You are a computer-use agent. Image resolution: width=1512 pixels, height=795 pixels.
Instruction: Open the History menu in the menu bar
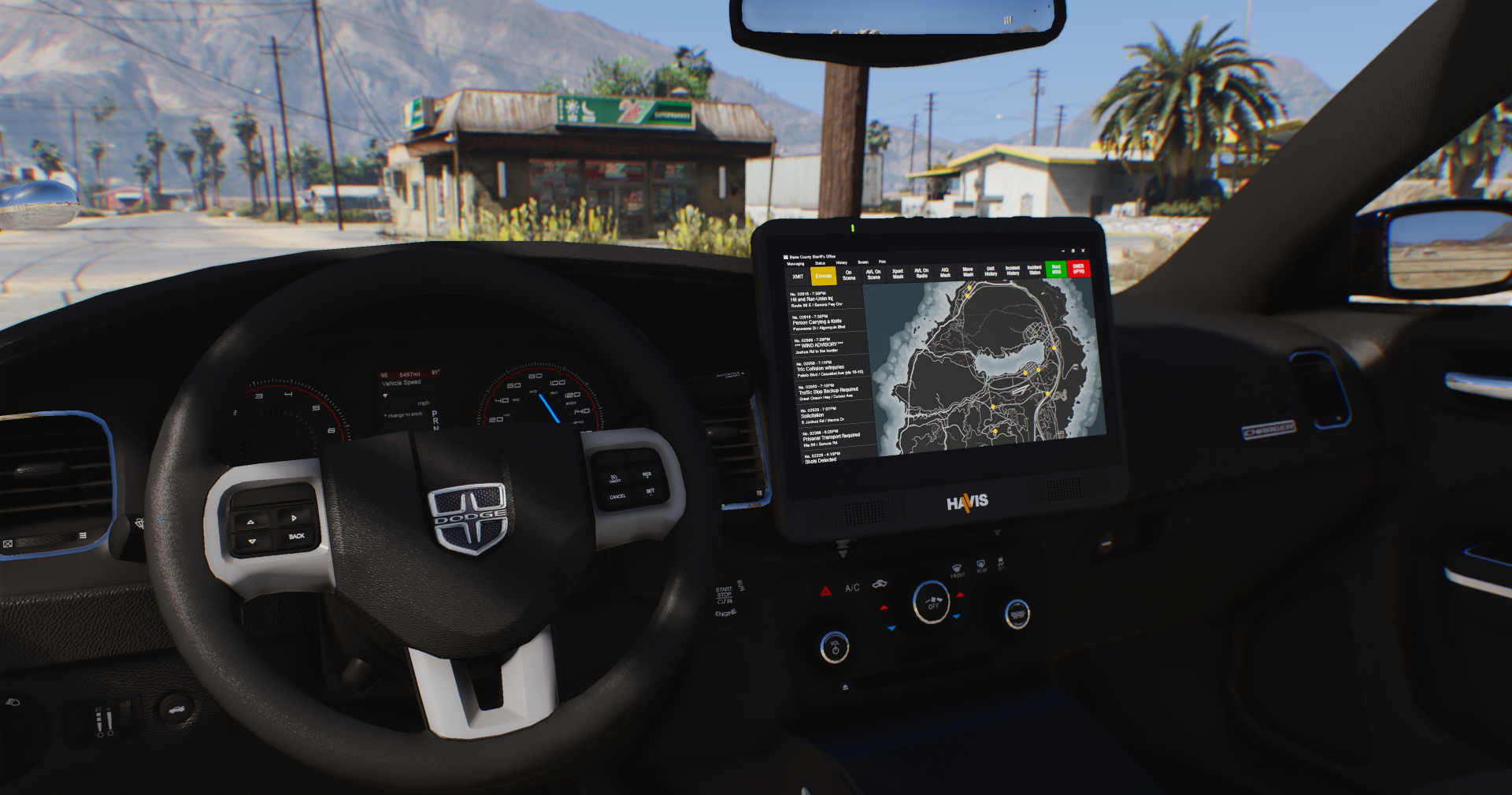pos(842,262)
